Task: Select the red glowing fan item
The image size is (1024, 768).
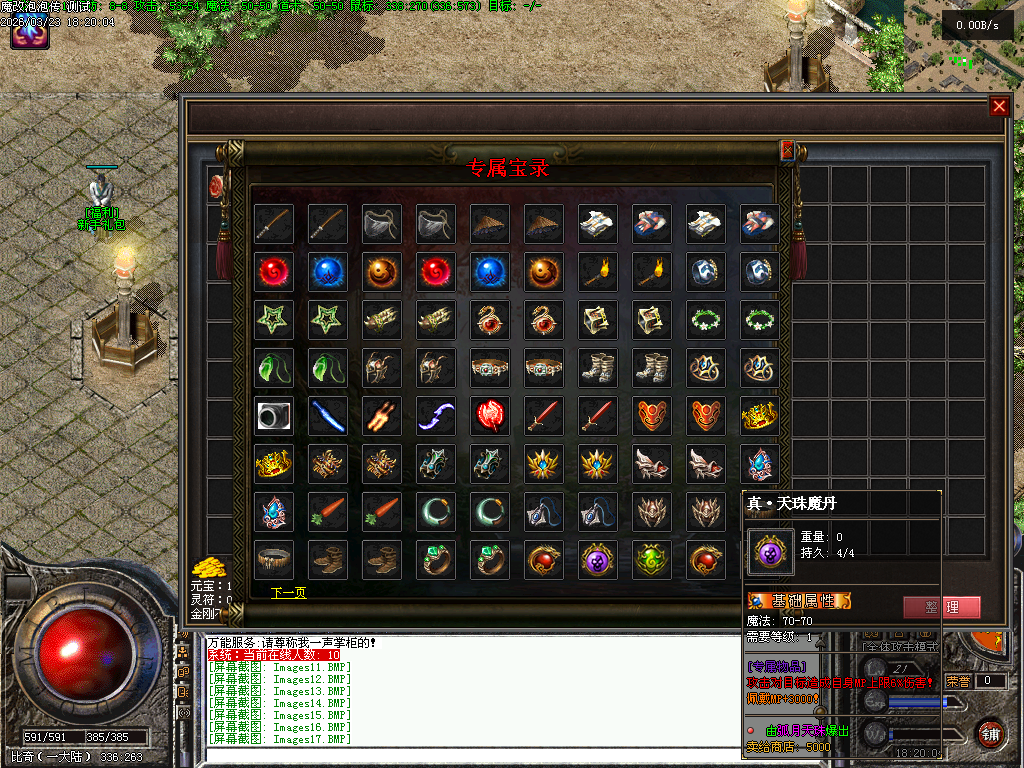Action: pyautogui.click(x=490, y=416)
